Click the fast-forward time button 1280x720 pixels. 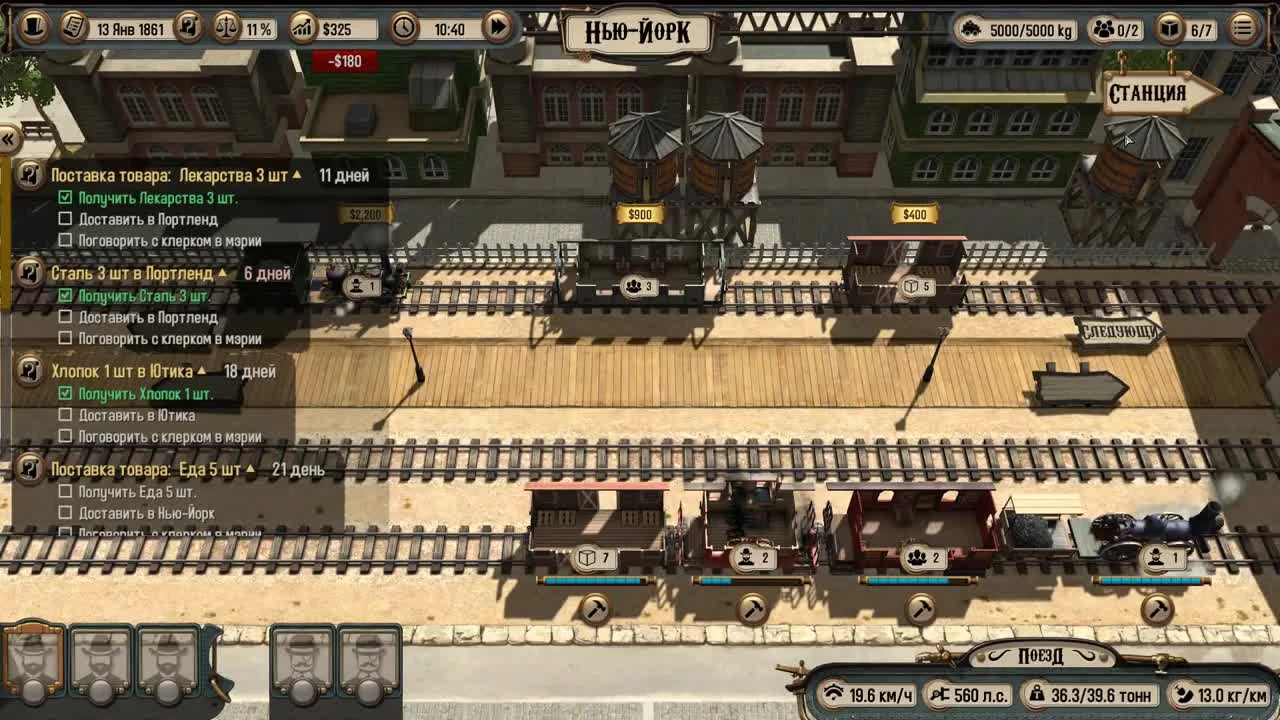click(x=498, y=28)
